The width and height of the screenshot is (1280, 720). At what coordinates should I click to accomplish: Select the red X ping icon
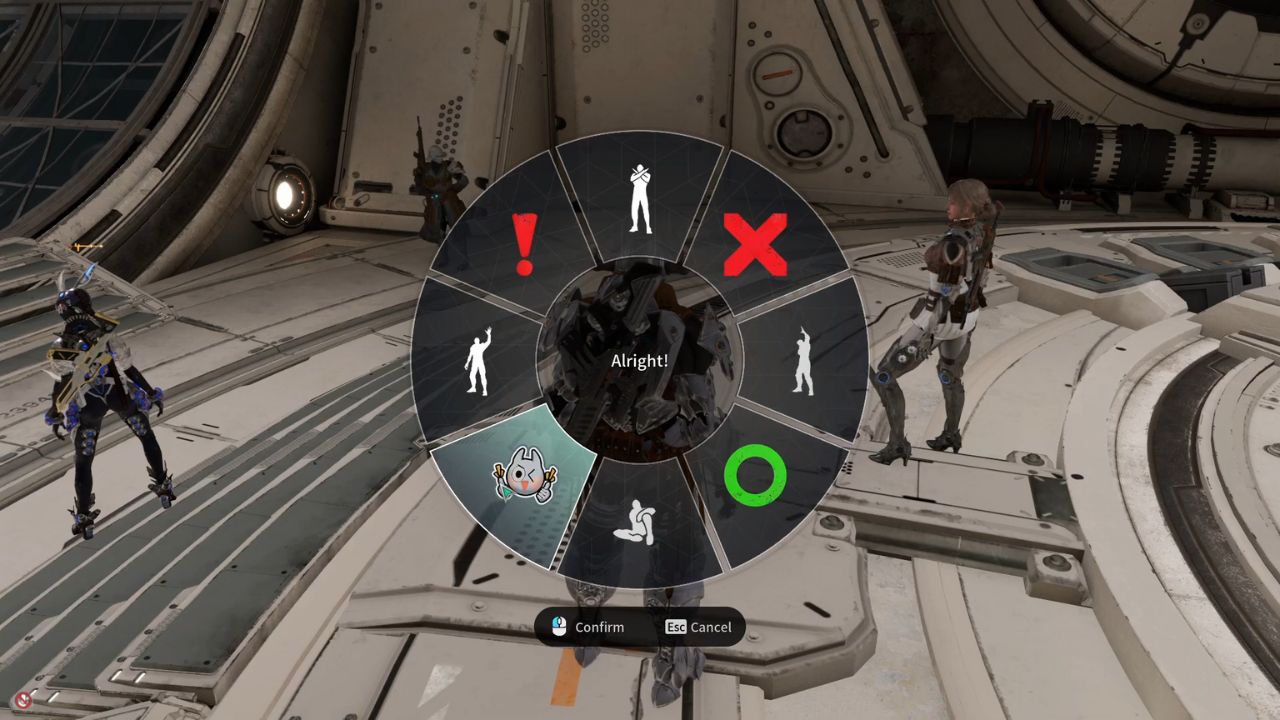757,243
